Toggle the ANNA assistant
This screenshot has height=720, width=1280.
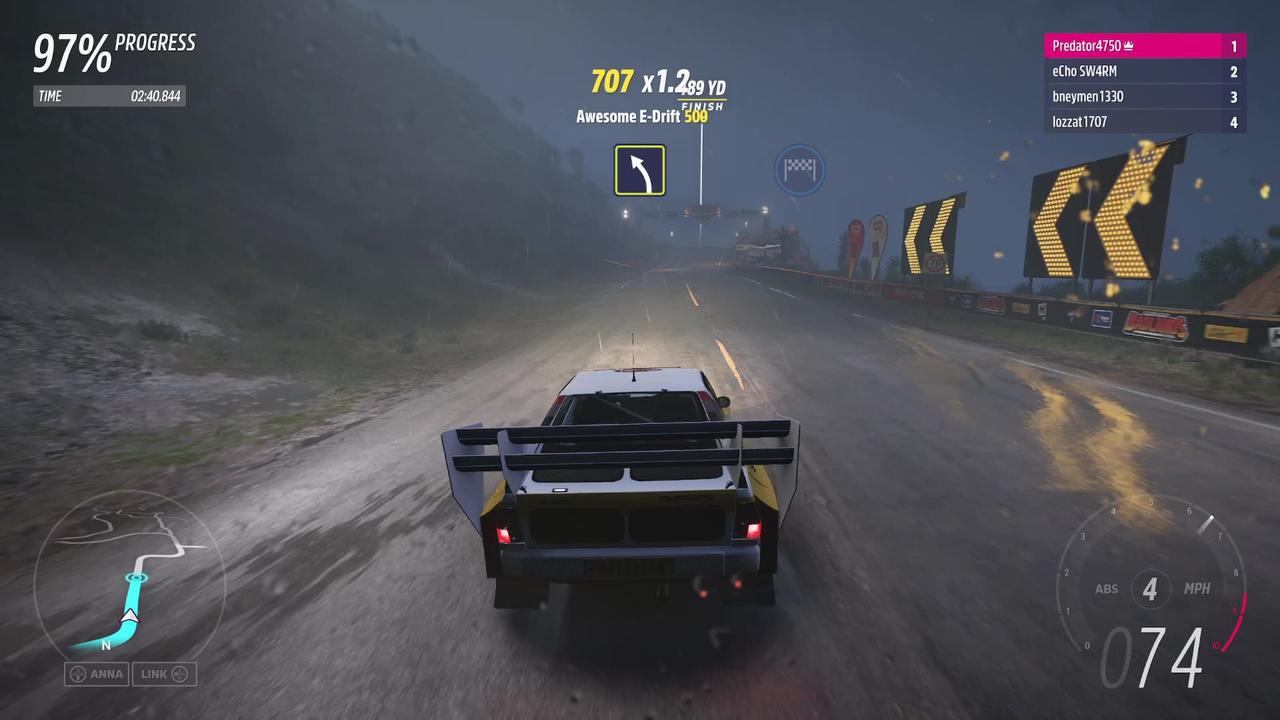tap(96, 674)
